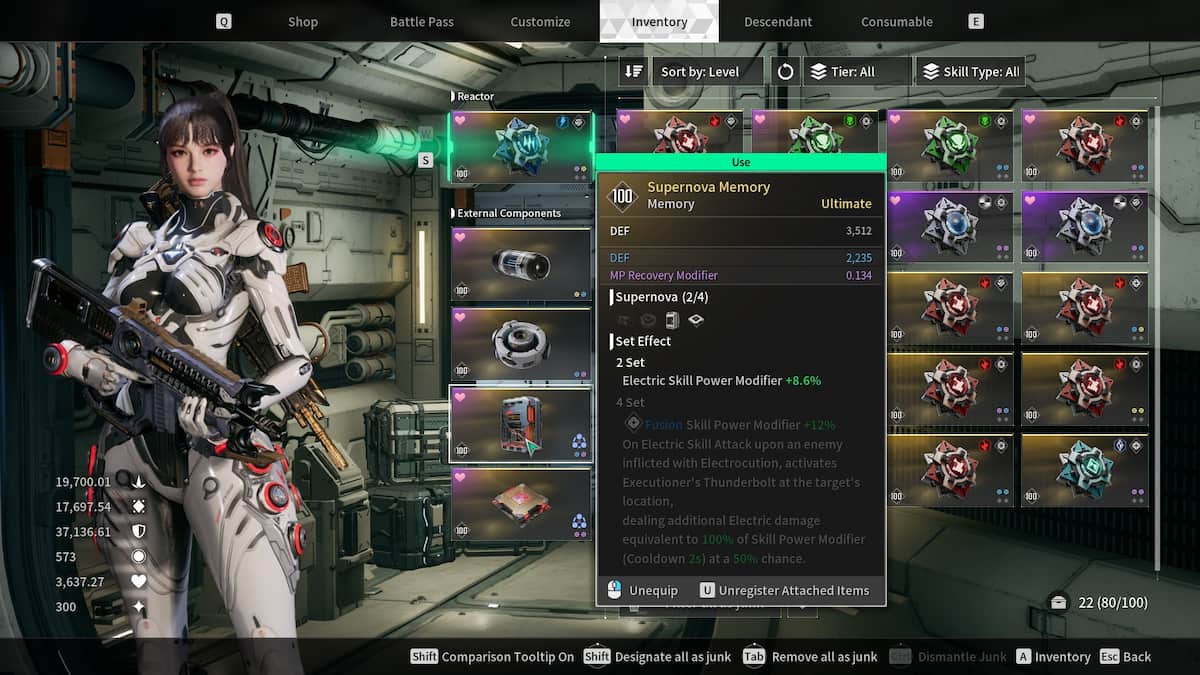
Task: Choose Unregister Attached Items in the tooltip
Action: [x=783, y=590]
